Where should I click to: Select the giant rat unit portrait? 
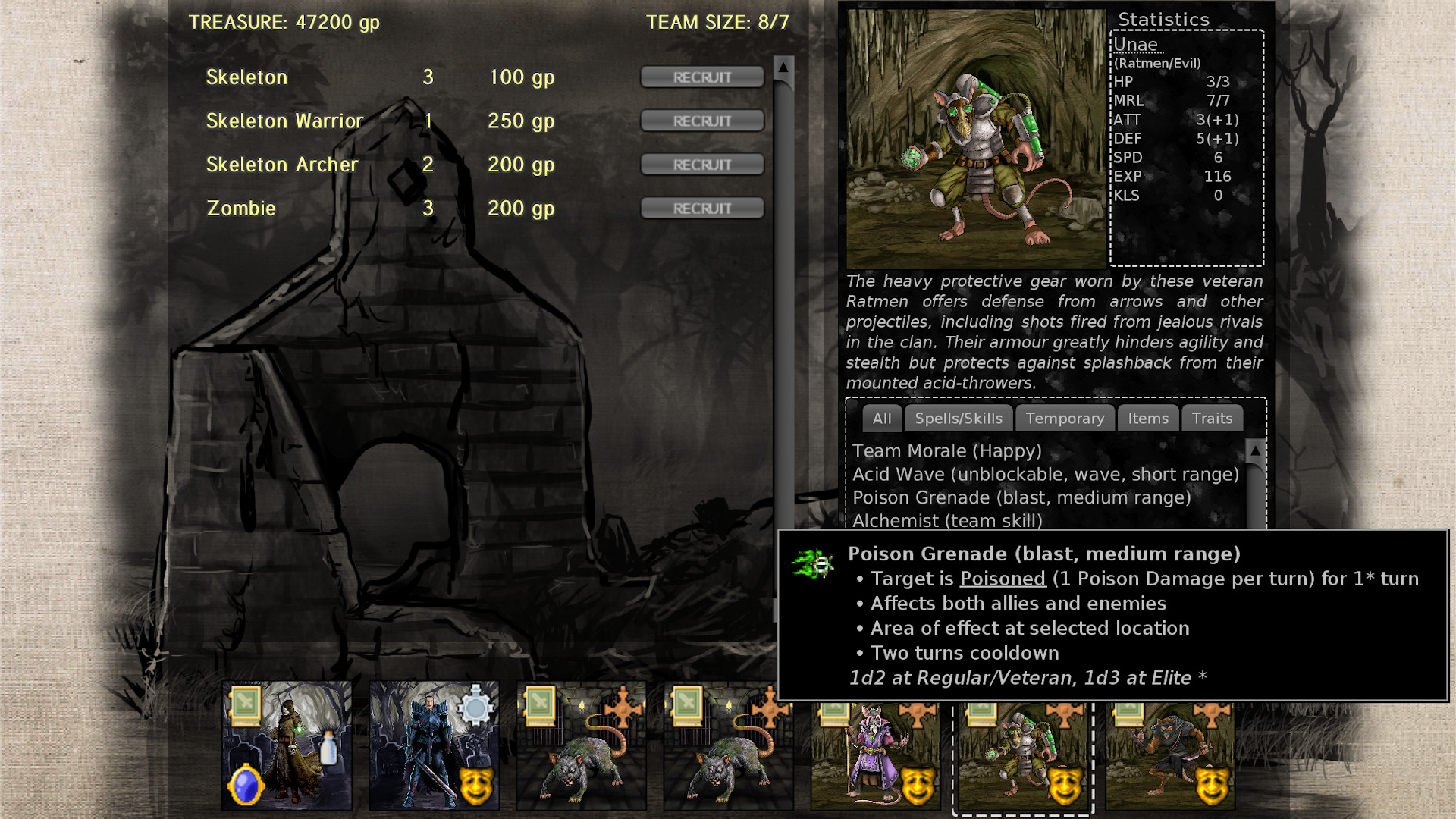pyautogui.click(x=582, y=758)
